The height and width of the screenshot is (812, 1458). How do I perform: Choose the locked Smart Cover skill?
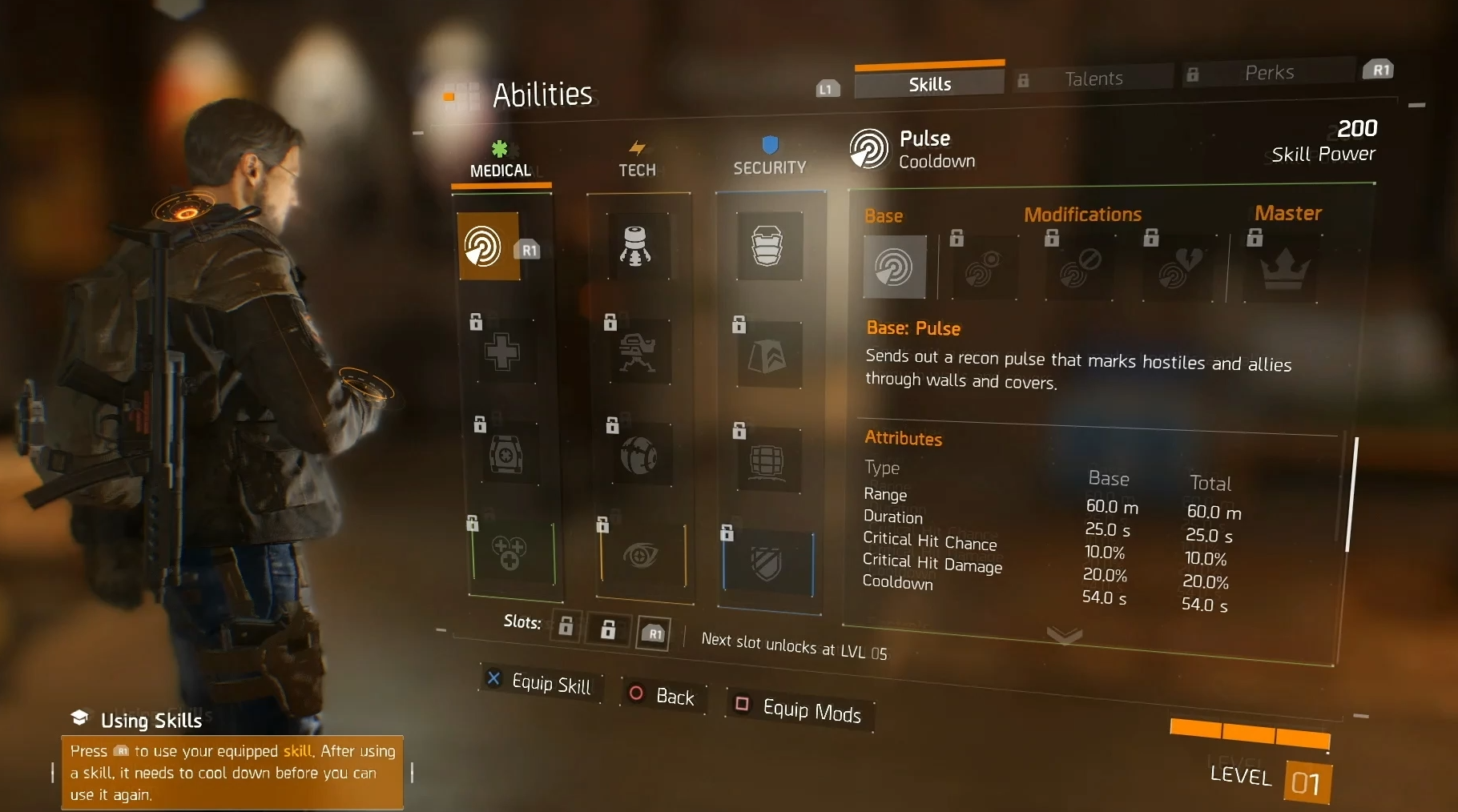(x=767, y=356)
